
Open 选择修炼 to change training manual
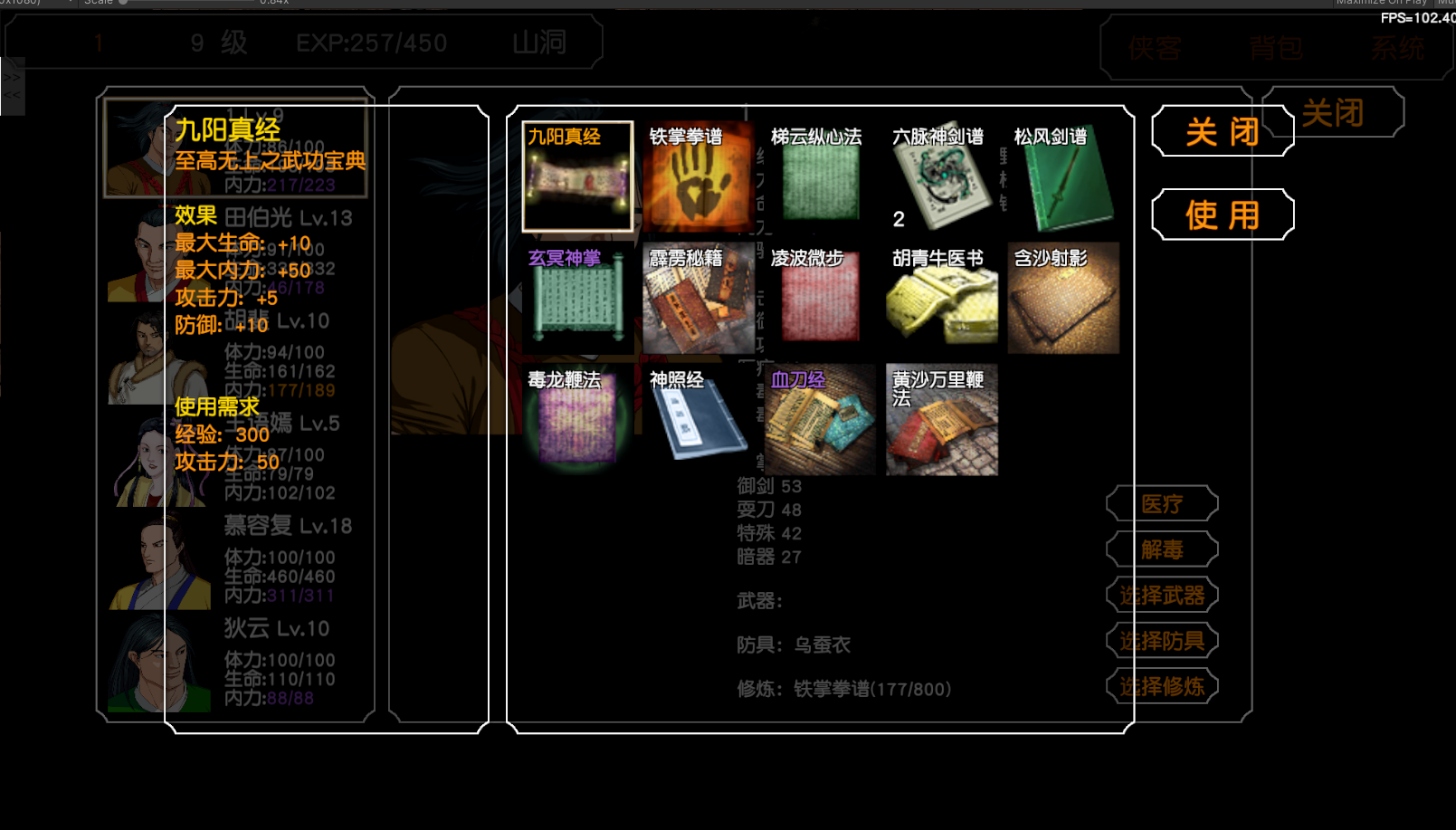(1161, 686)
